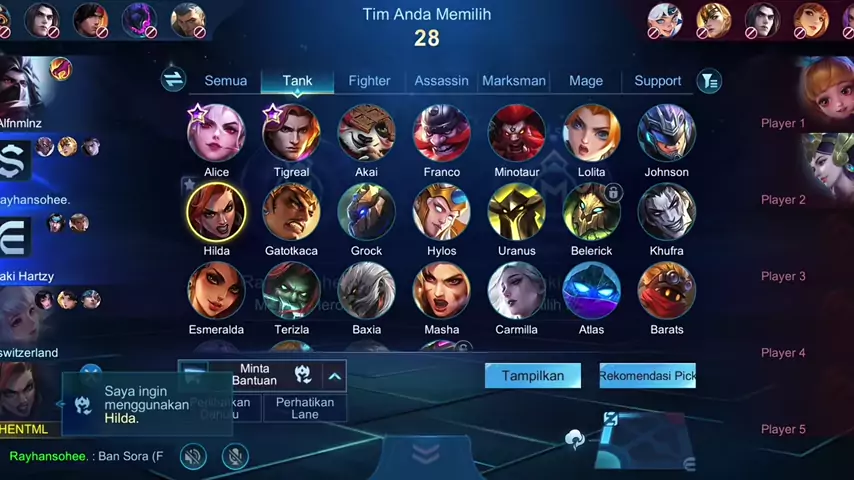Select Esmeralda hero portrait
The height and width of the screenshot is (480, 854).
tap(216, 291)
